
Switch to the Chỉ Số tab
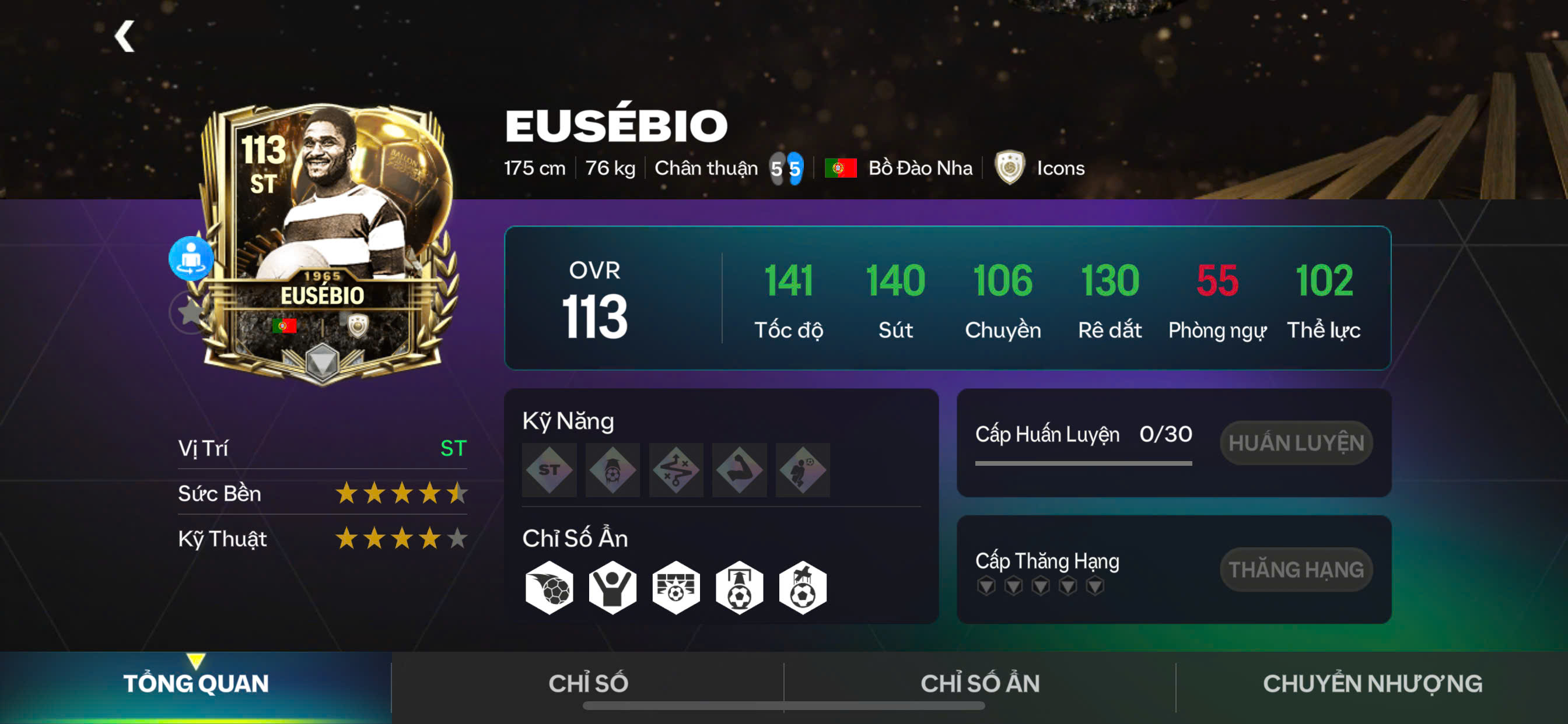pyautogui.click(x=588, y=684)
